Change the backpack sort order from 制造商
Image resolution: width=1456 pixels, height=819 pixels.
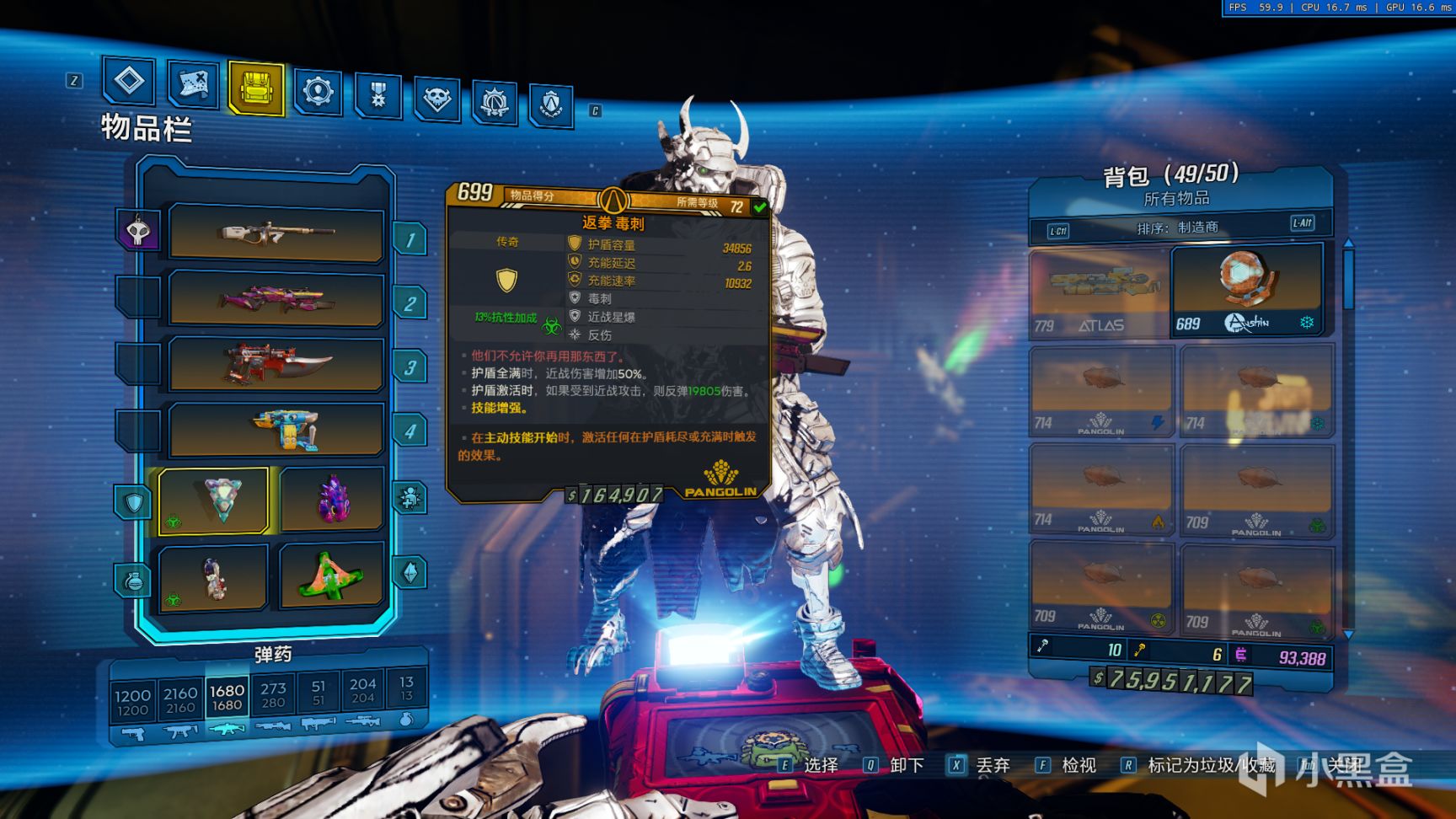tap(1178, 227)
